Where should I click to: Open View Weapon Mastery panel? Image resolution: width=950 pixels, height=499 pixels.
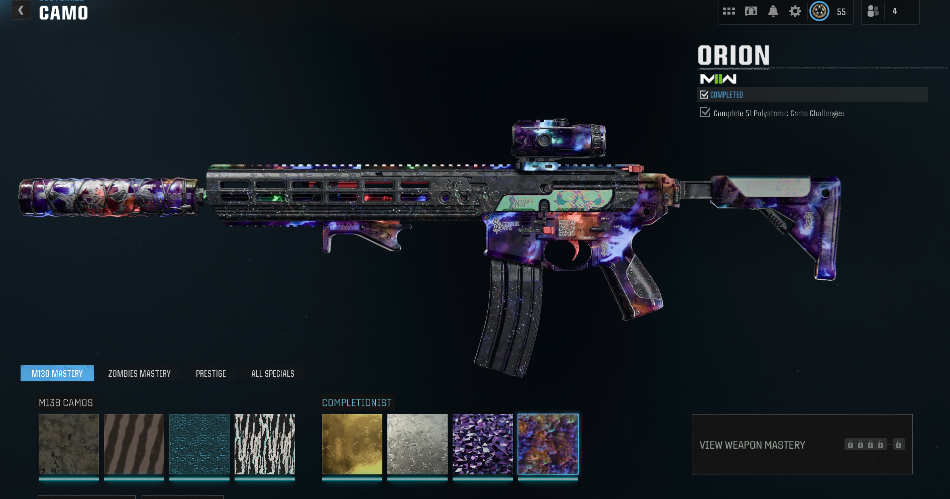tap(801, 444)
